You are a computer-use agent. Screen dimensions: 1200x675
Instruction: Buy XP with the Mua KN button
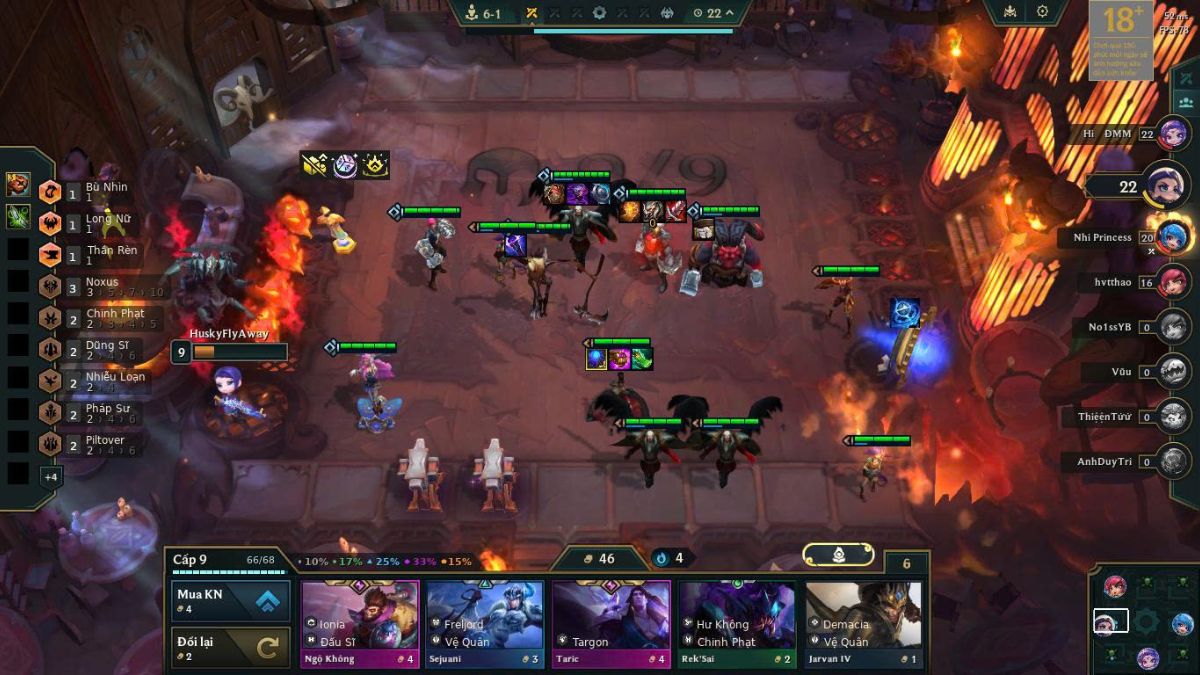click(231, 601)
